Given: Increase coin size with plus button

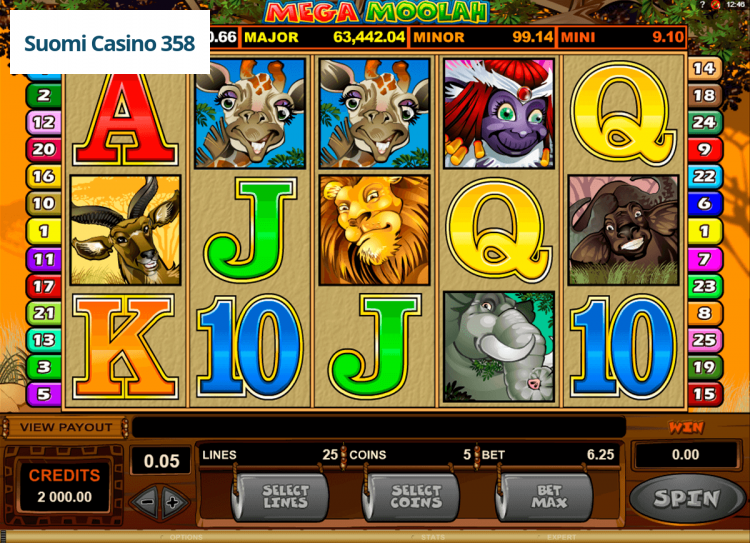Looking at the screenshot, I should point(173,501).
